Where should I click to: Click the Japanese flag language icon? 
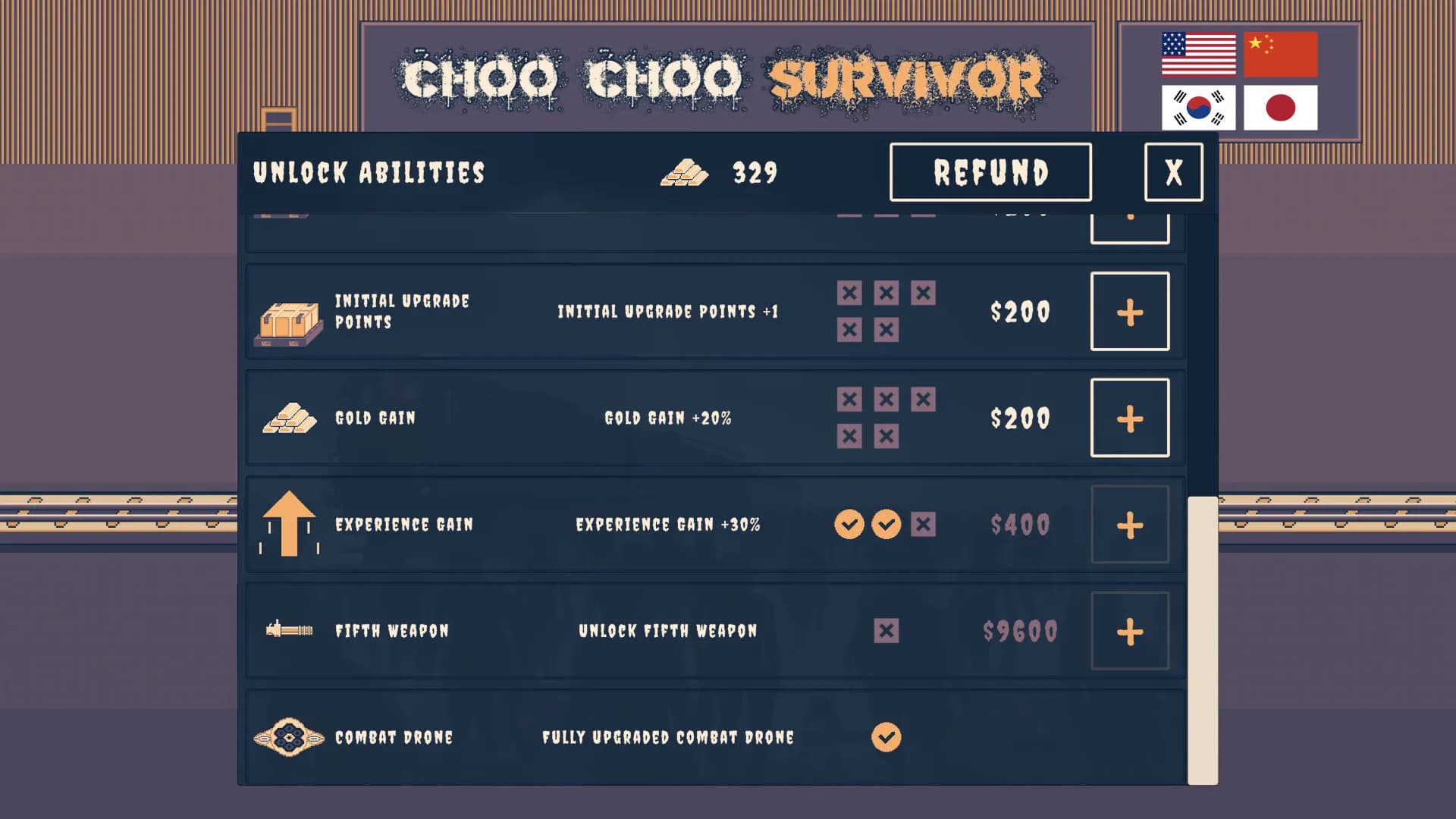click(1282, 108)
